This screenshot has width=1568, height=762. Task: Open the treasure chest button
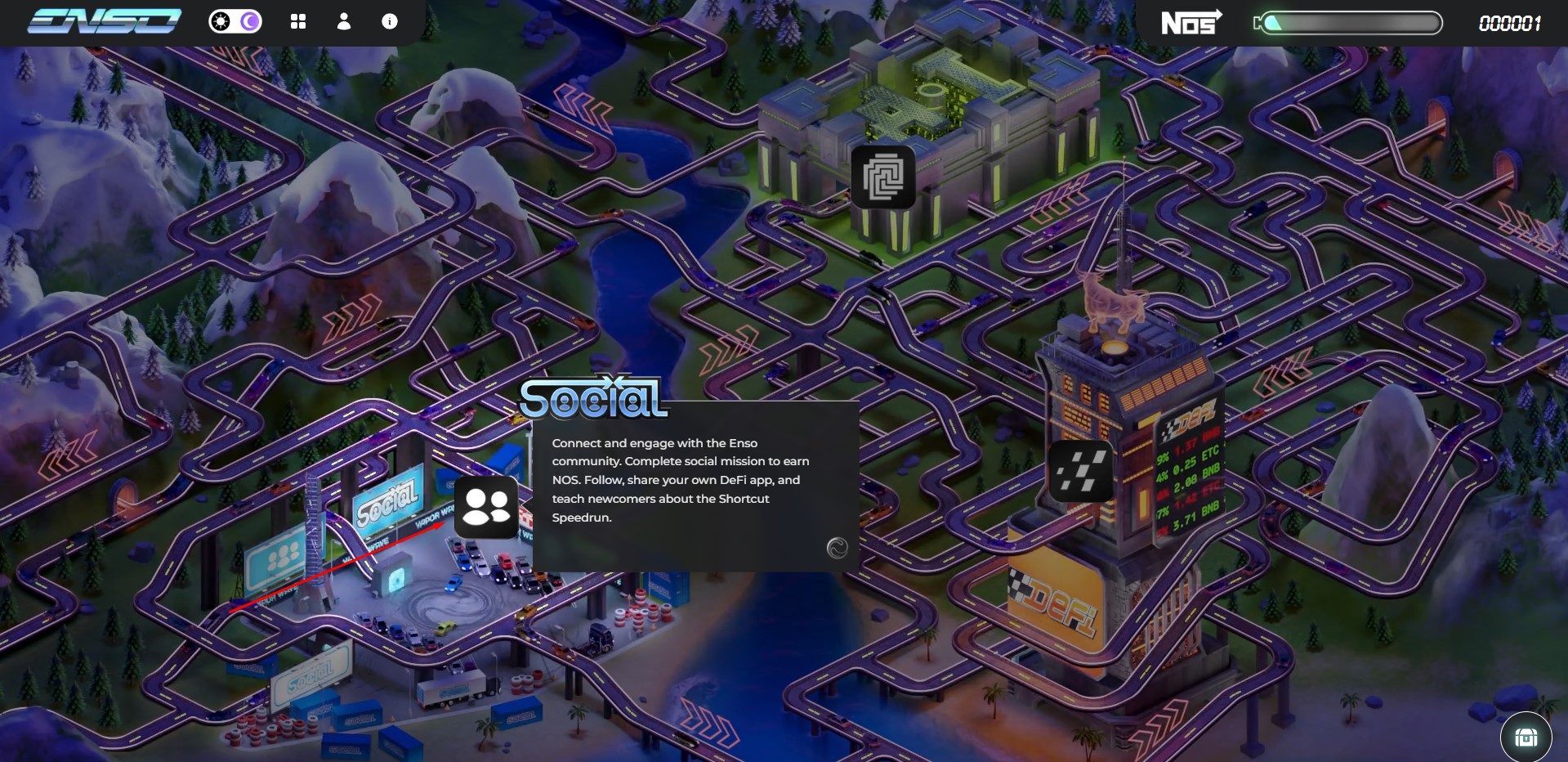point(1526,737)
